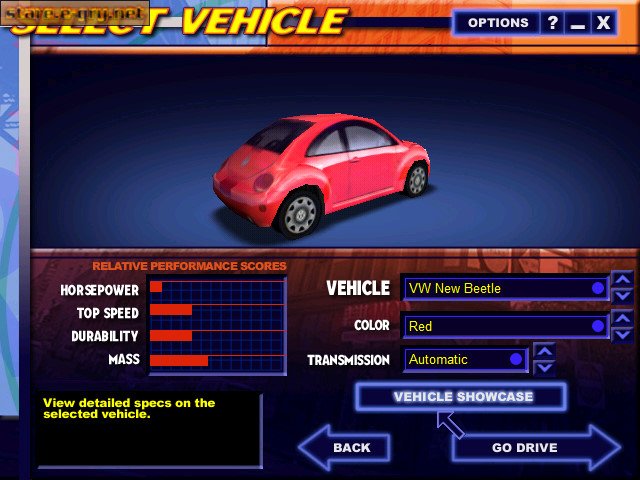Screen dimensions: 640x480
Task: Select previous vehicle with up arrow
Action: (622, 280)
